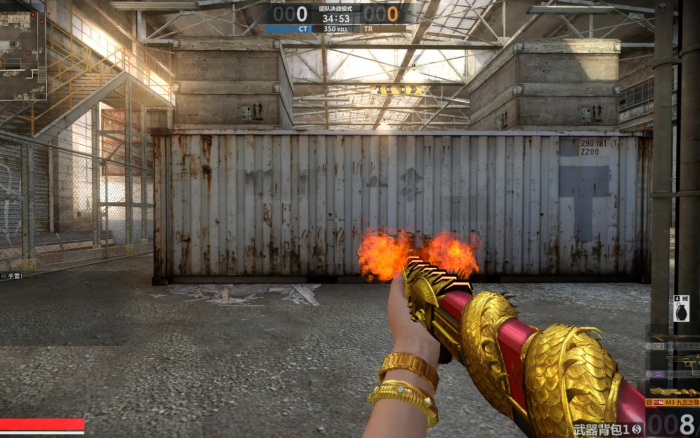
Task: Open weapon bag 1 selector
Action: point(608,430)
